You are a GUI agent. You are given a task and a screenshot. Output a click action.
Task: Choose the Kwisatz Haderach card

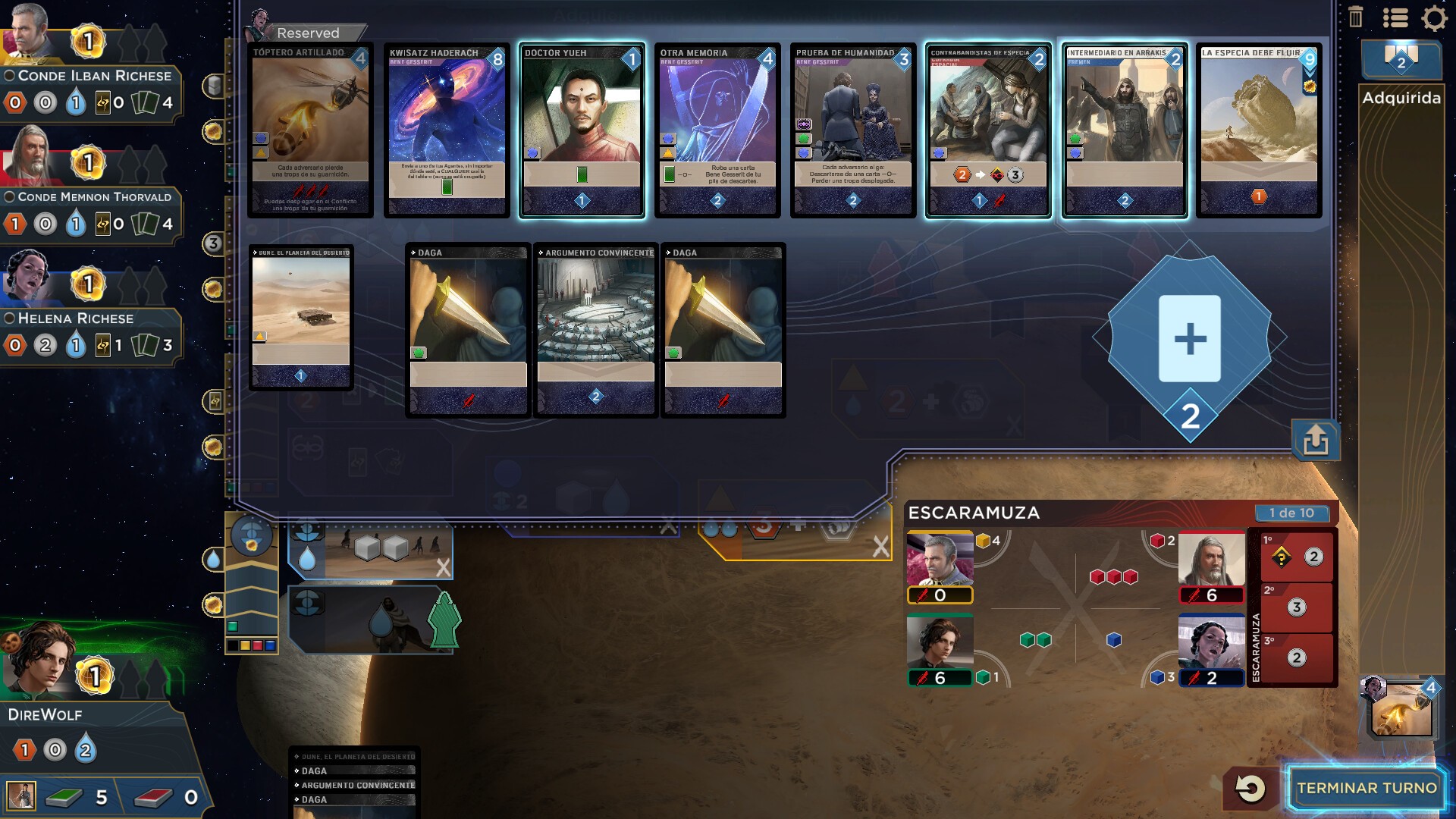(x=447, y=130)
